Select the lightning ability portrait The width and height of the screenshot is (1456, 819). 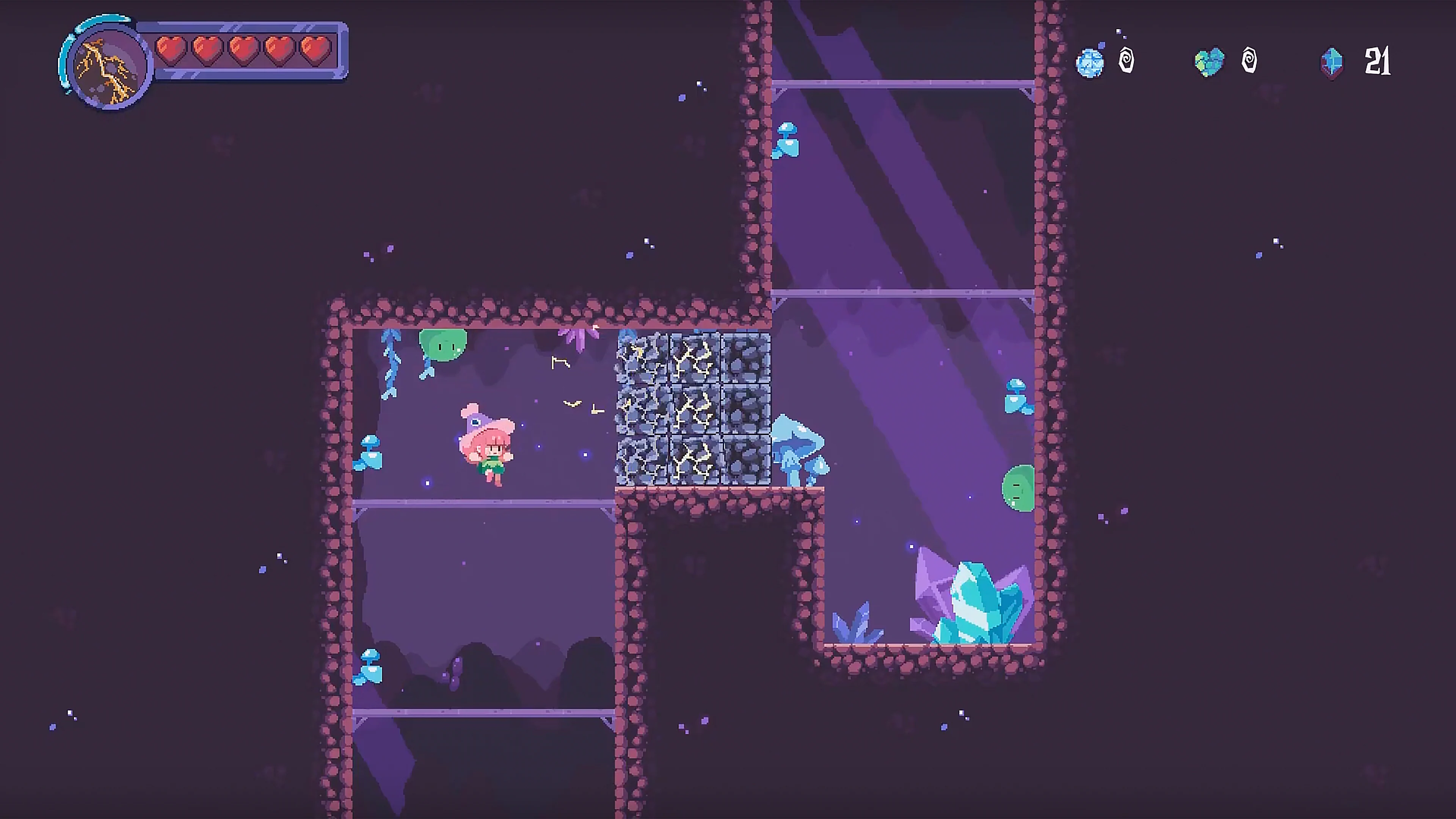tap(105, 65)
